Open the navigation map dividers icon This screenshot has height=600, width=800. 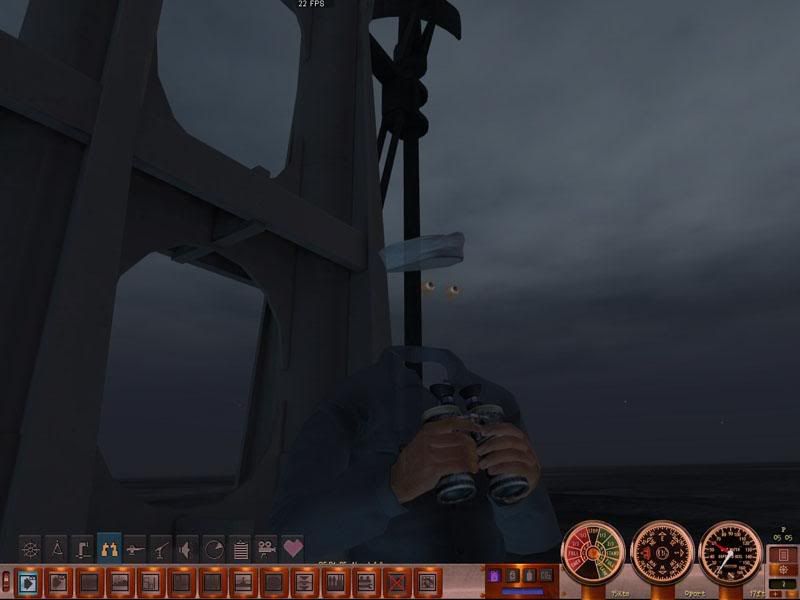57,549
